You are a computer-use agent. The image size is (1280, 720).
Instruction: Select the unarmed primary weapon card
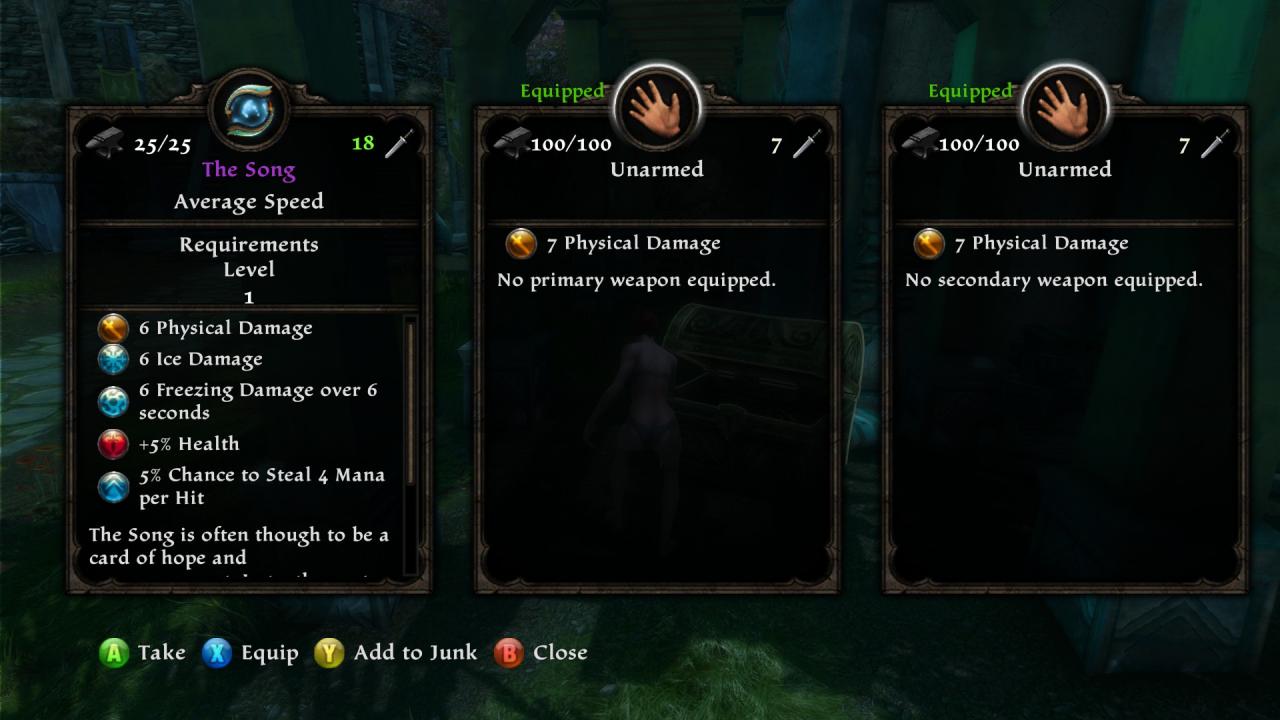coord(657,350)
